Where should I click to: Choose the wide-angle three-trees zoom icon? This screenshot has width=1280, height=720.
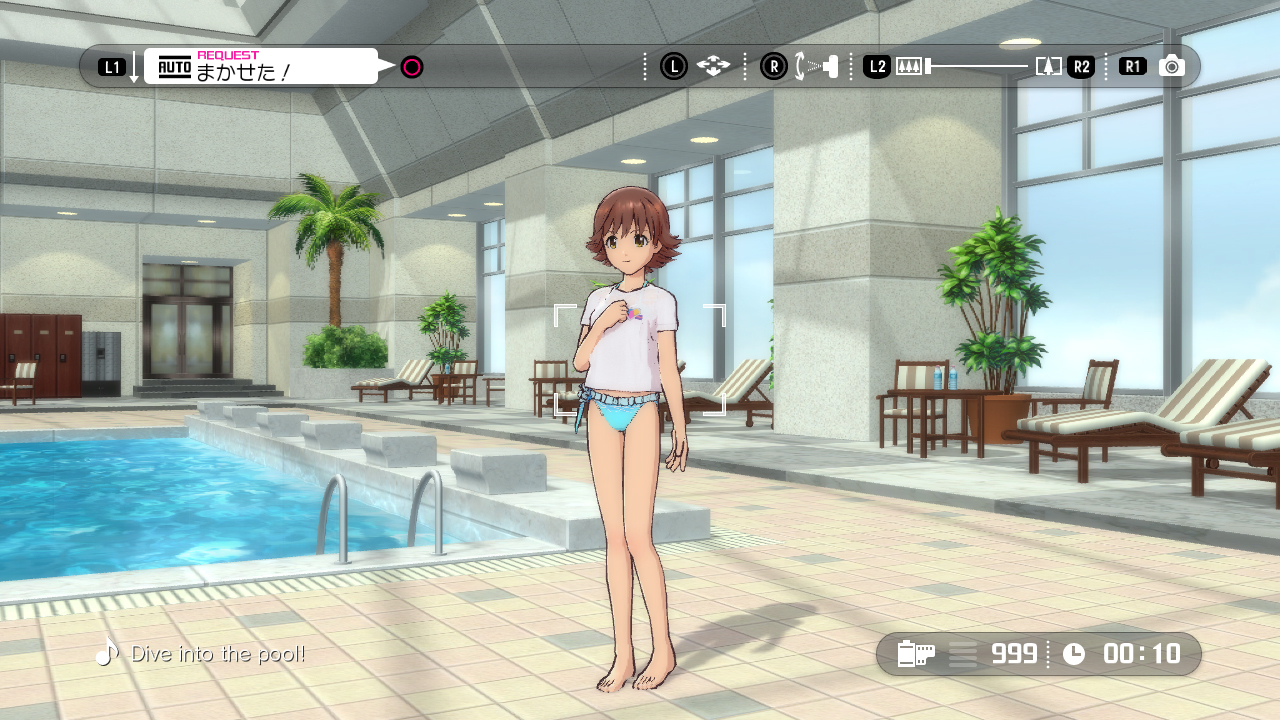click(909, 67)
